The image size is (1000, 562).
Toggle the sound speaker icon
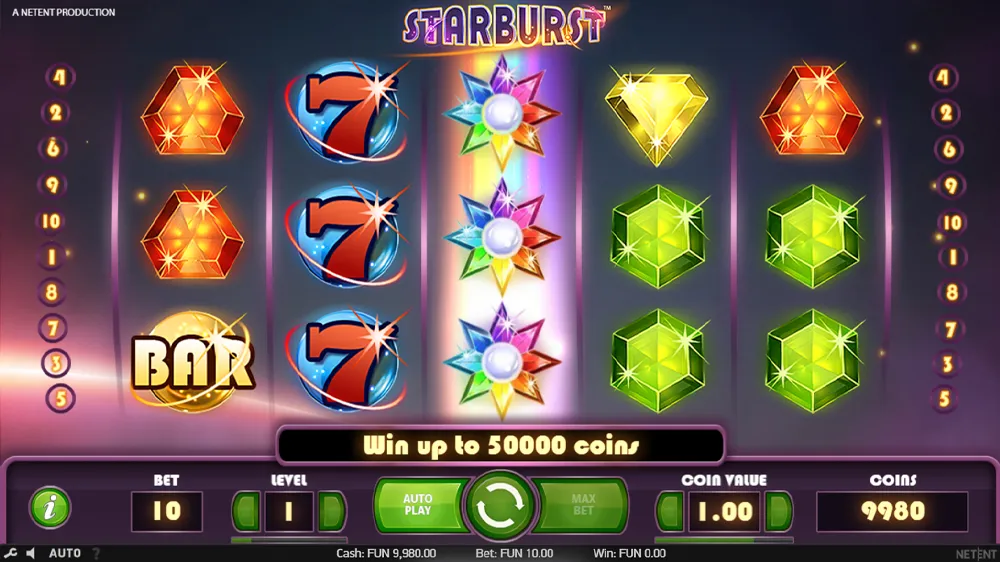click(31, 553)
